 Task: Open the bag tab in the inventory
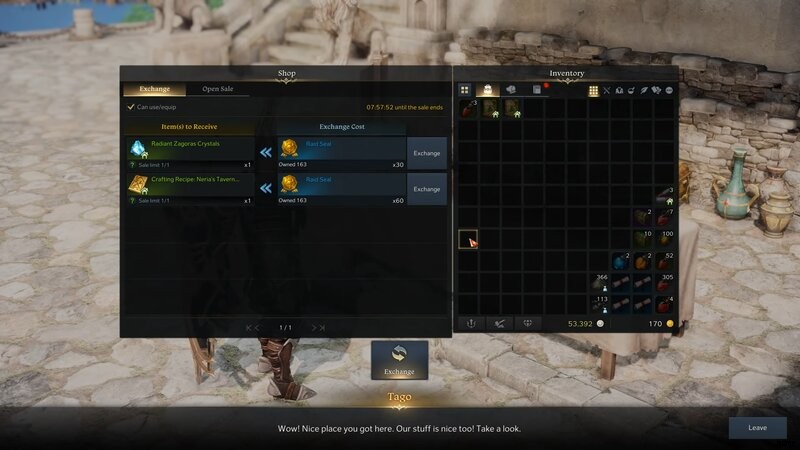click(x=488, y=90)
